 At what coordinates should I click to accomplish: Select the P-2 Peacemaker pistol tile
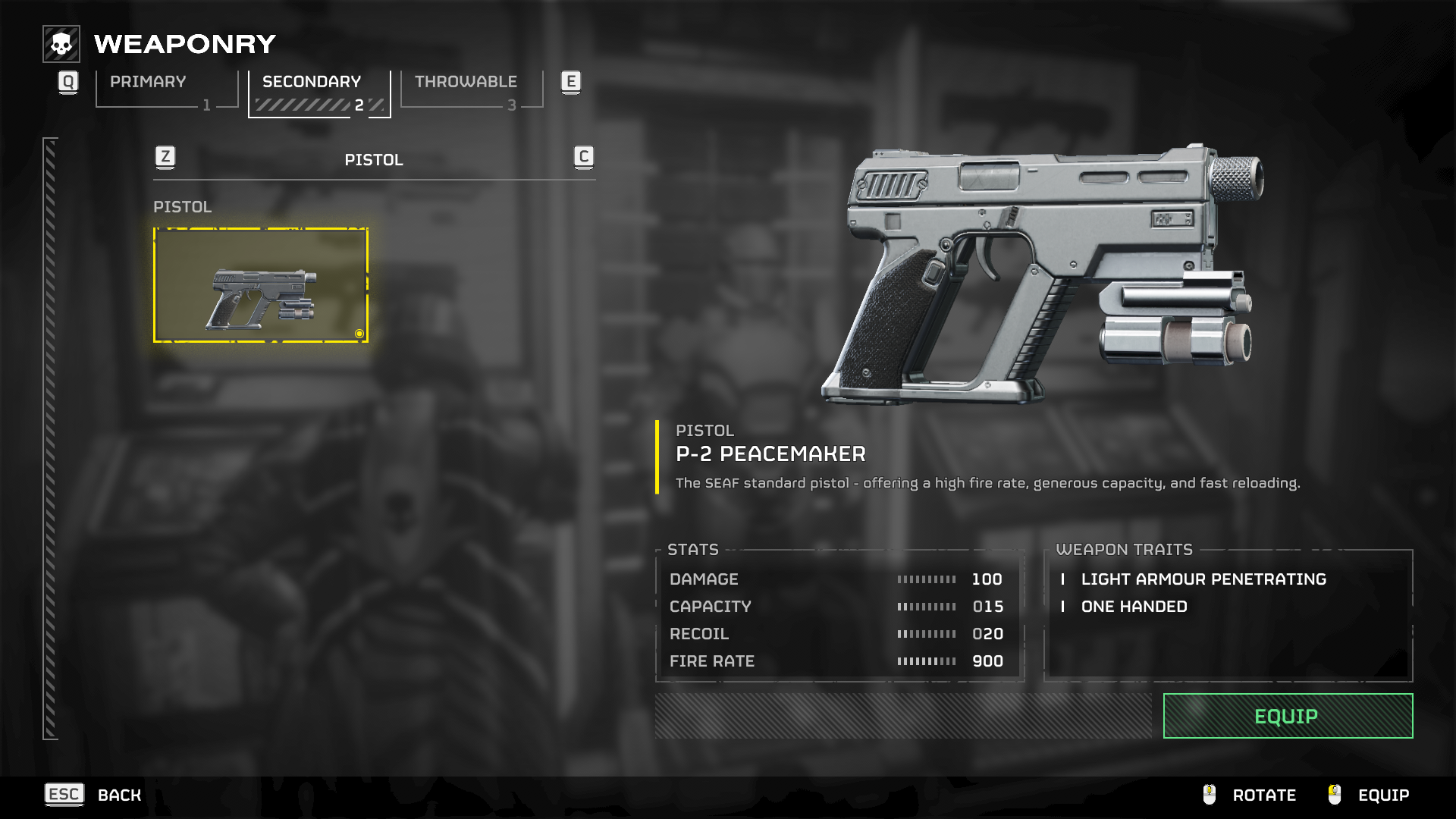(x=261, y=285)
